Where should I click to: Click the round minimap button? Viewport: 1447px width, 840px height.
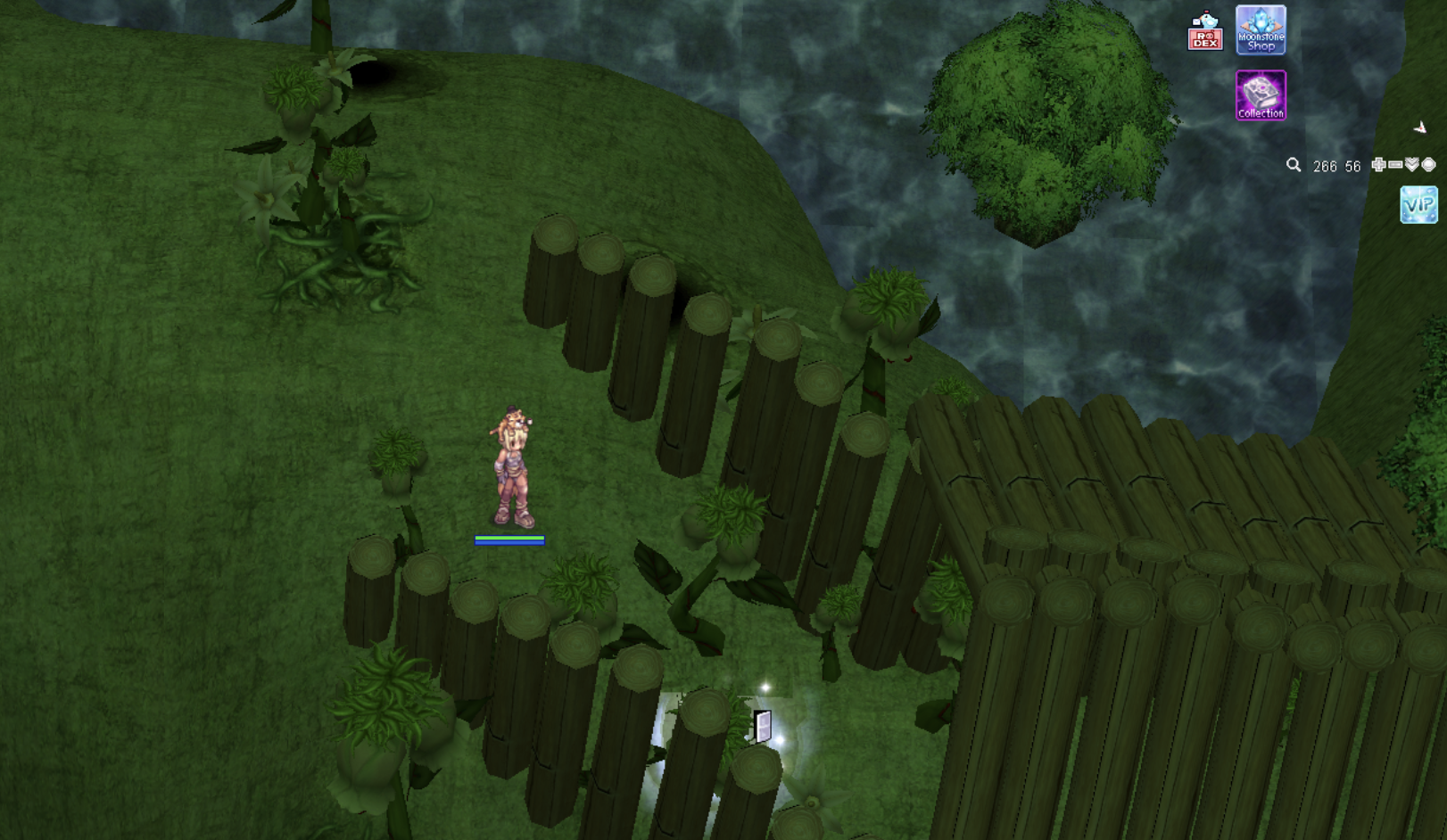[x=1428, y=165]
